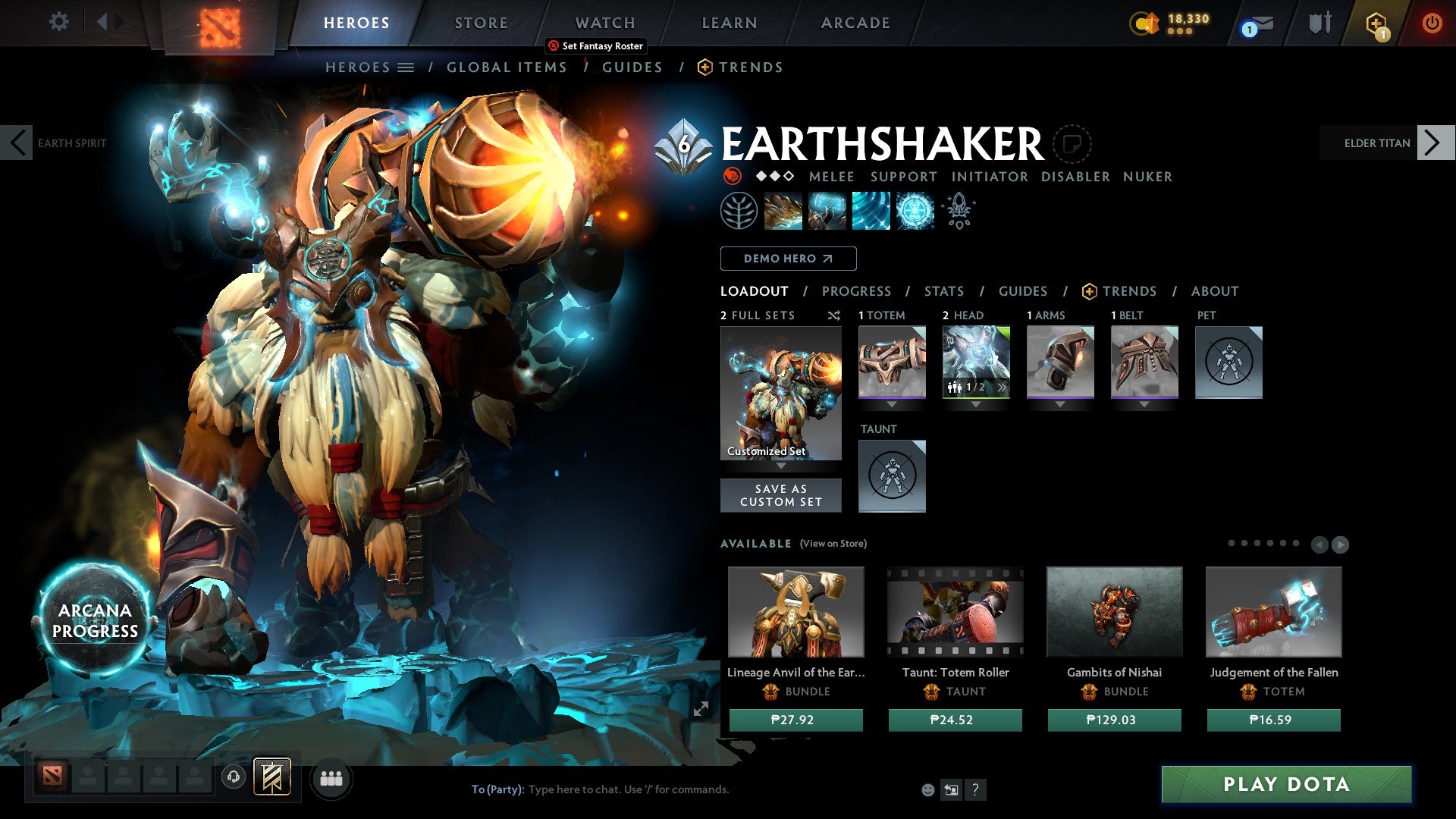Click the power button to exit Dota
The width and height of the screenshot is (1456, 819).
[1432, 23]
